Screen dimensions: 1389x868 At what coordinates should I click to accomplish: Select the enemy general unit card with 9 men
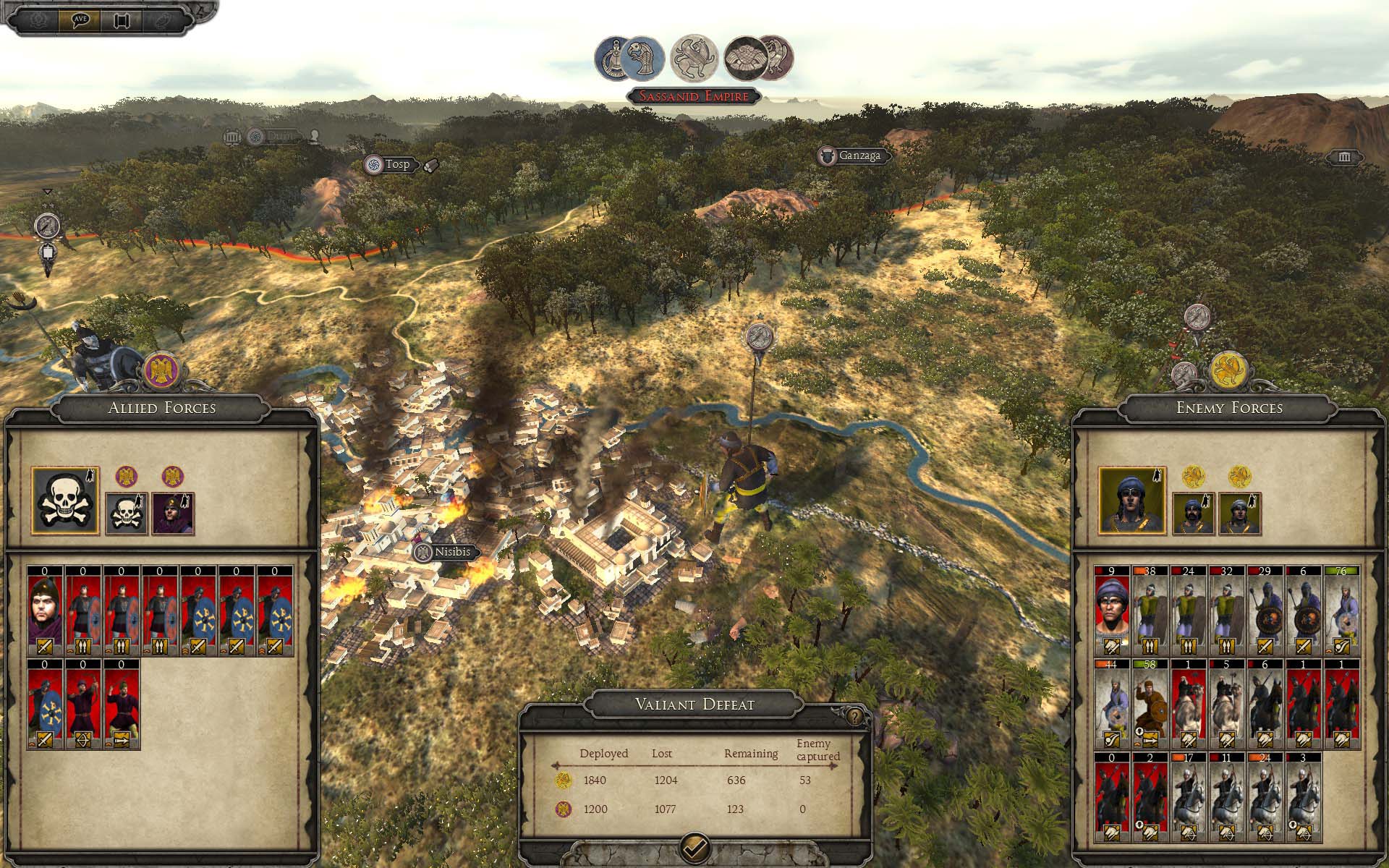1112,611
